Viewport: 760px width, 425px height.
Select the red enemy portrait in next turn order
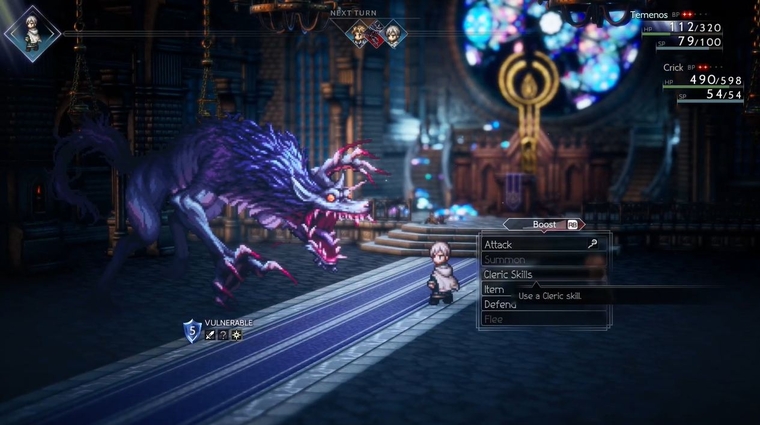pos(376,36)
